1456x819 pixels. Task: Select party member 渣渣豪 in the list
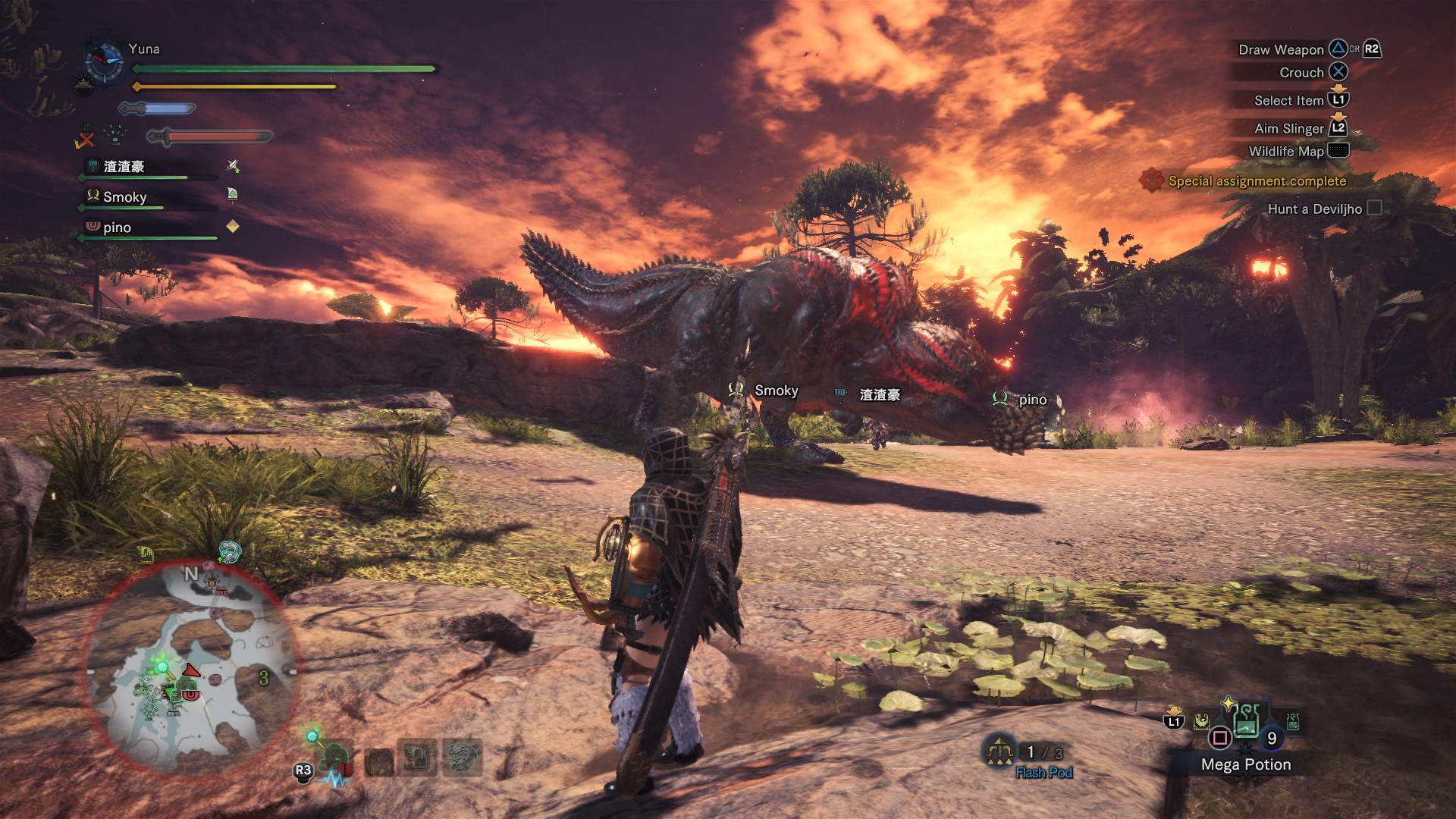coord(124,167)
